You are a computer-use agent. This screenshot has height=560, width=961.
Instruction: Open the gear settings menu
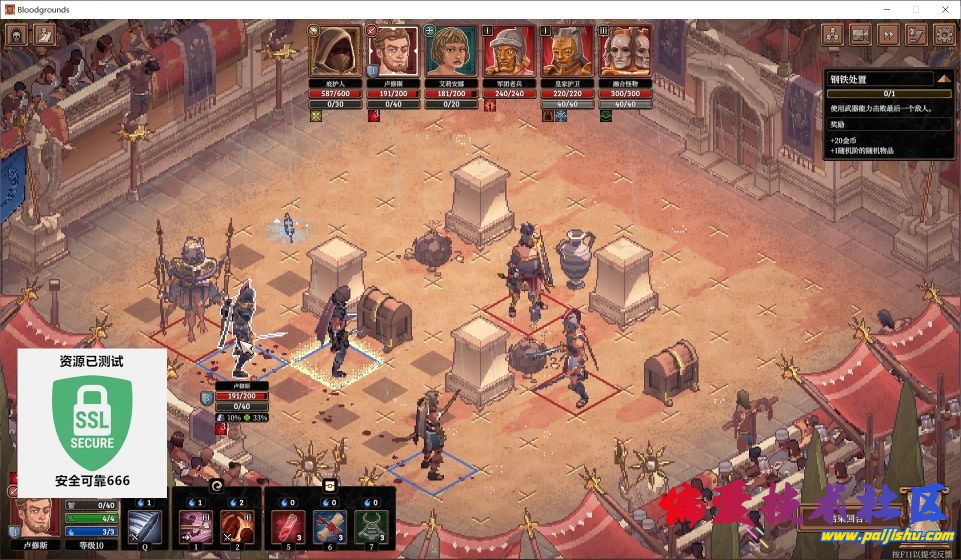(x=942, y=35)
